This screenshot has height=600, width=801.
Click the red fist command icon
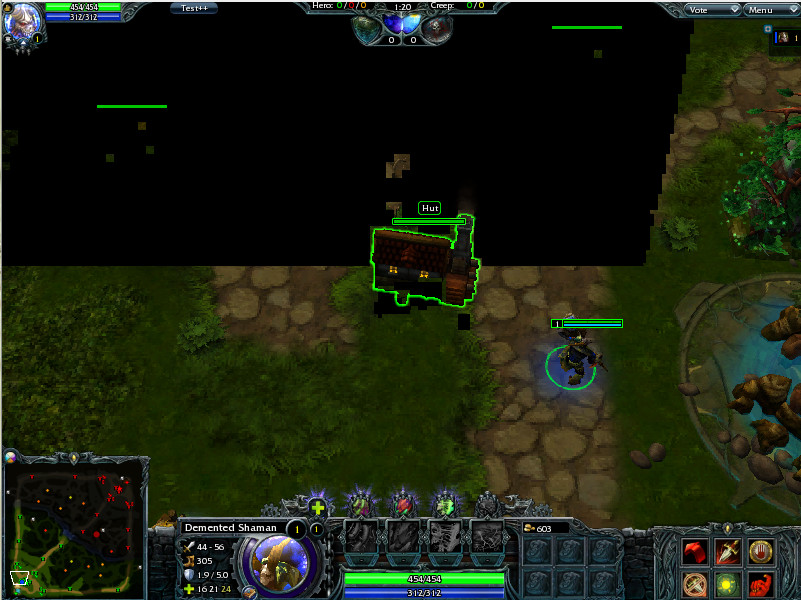(x=762, y=584)
